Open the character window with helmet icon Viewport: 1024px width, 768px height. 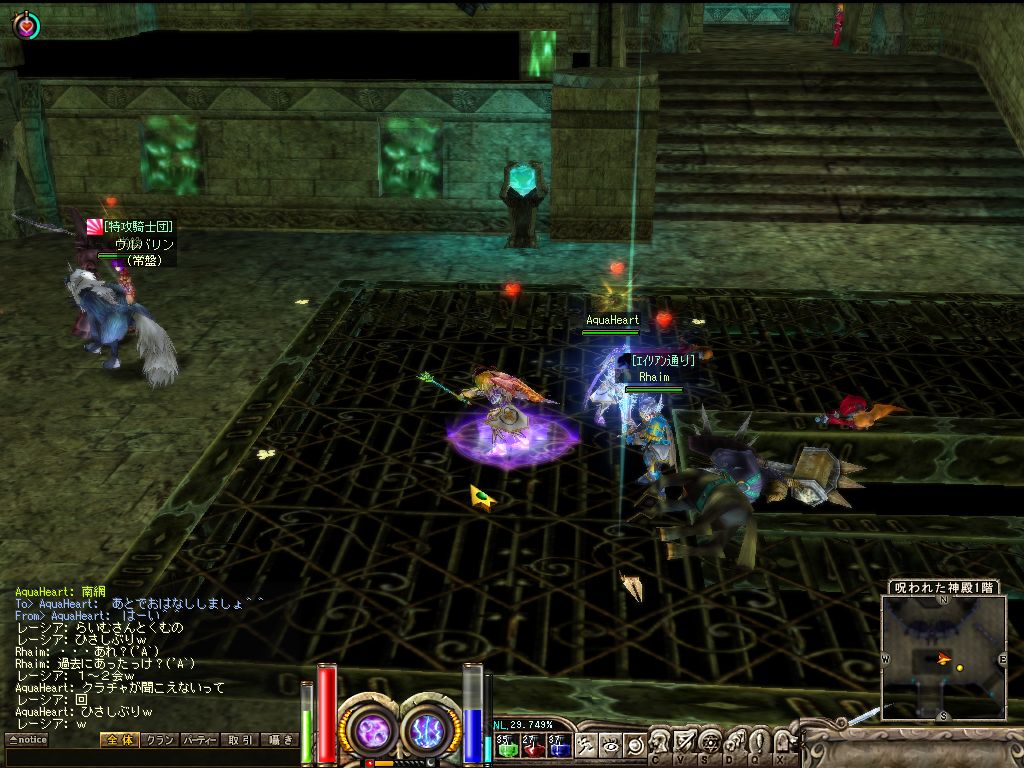pyautogui.click(x=660, y=743)
